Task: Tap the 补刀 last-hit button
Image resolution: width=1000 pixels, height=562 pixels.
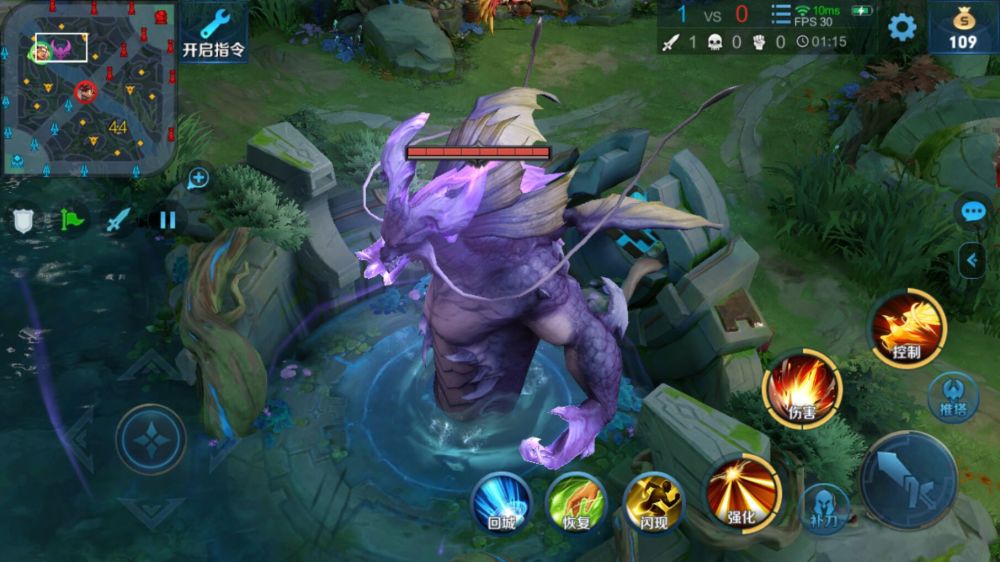Action: pos(826,507)
